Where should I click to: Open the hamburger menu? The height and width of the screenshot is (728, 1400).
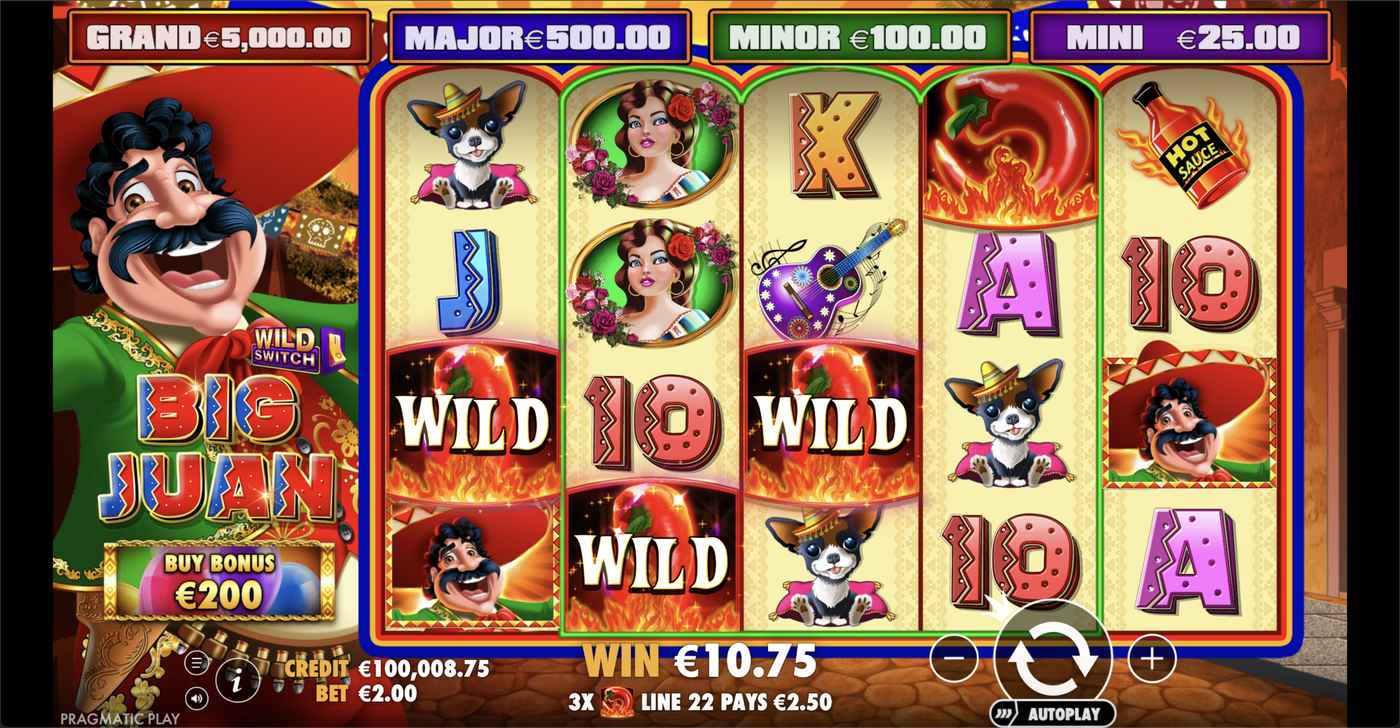point(197,662)
